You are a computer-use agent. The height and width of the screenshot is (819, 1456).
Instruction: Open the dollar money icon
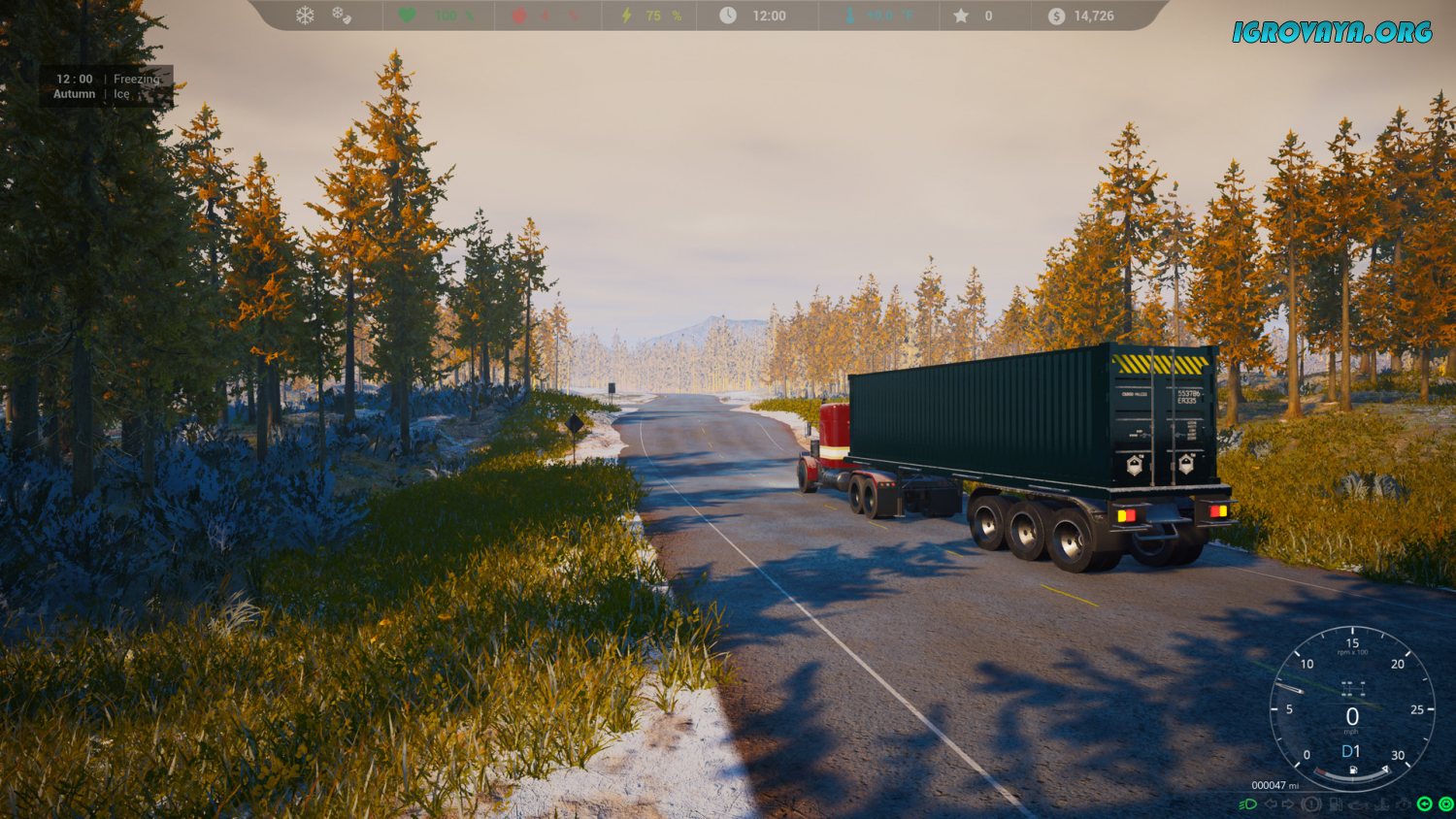(1056, 16)
